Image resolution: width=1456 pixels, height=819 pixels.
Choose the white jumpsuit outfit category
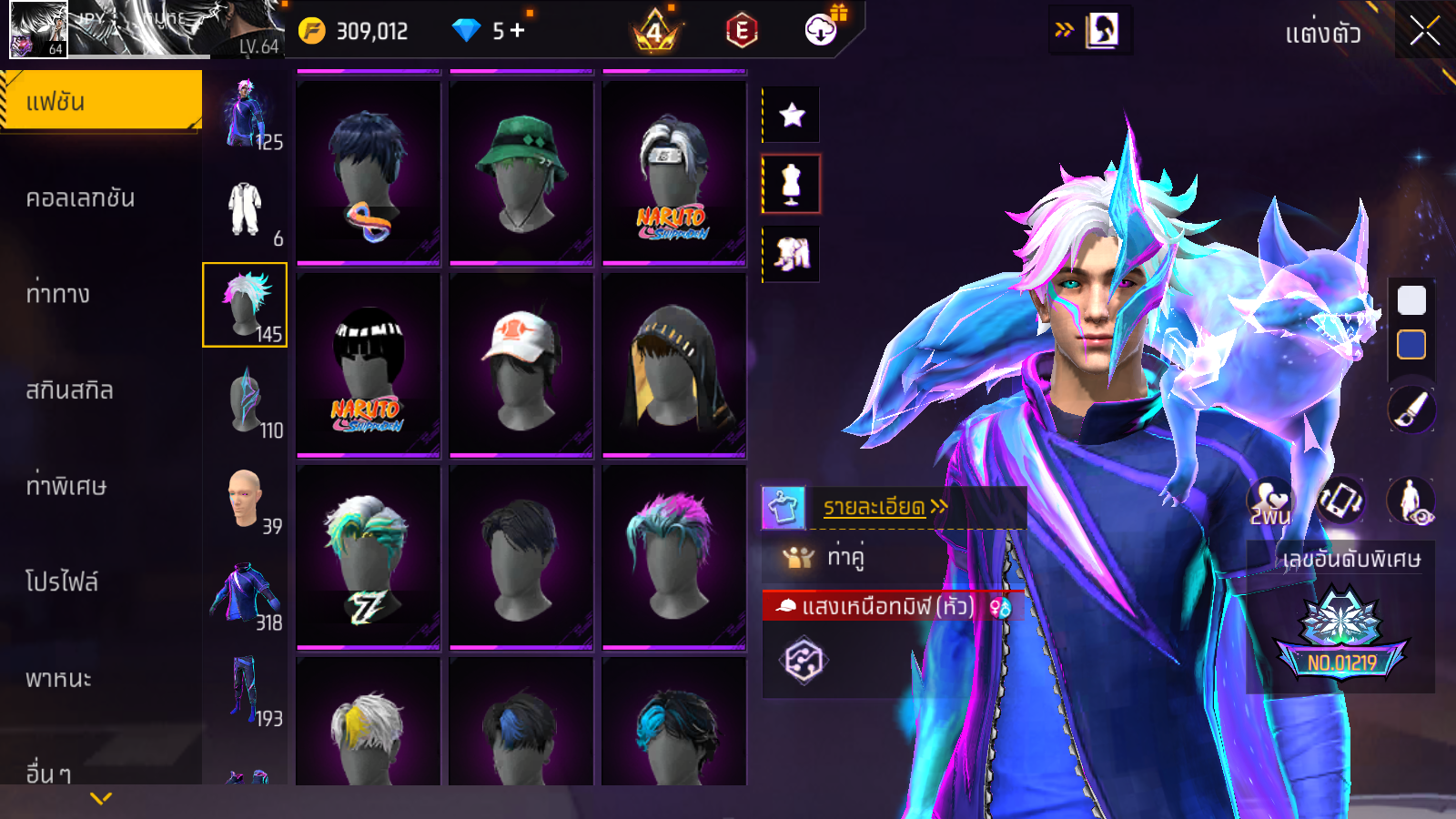click(245, 209)
